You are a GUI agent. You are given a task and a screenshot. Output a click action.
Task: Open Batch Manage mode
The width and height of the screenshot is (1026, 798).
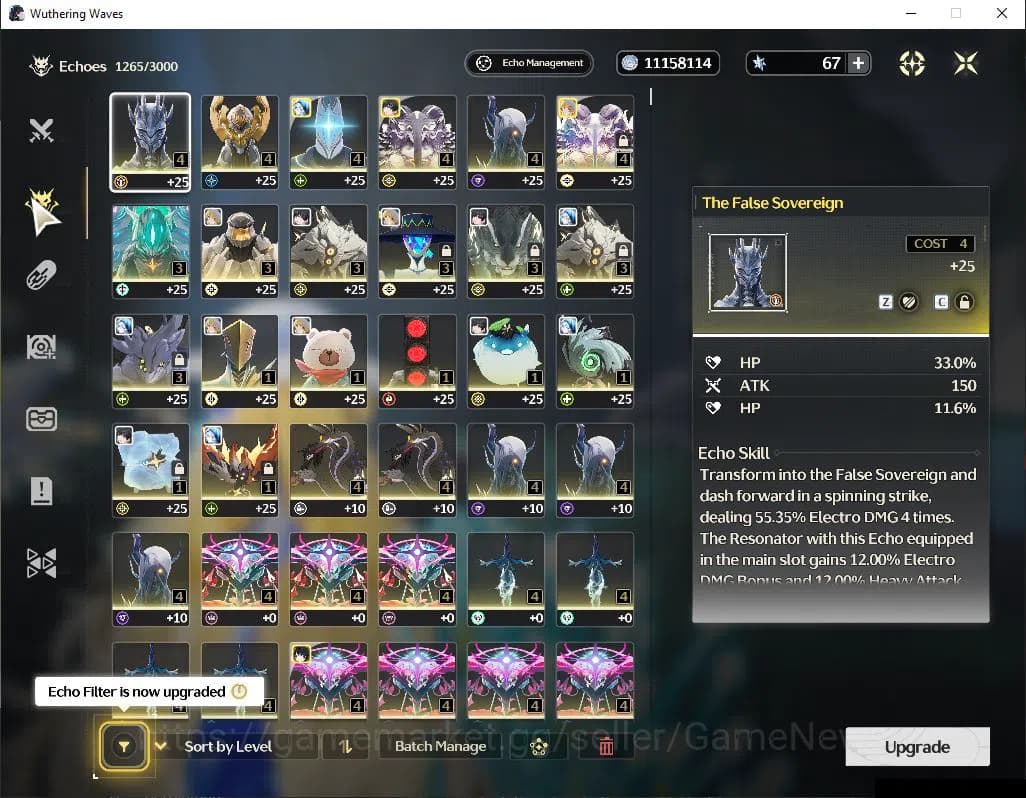click(440, 746)
